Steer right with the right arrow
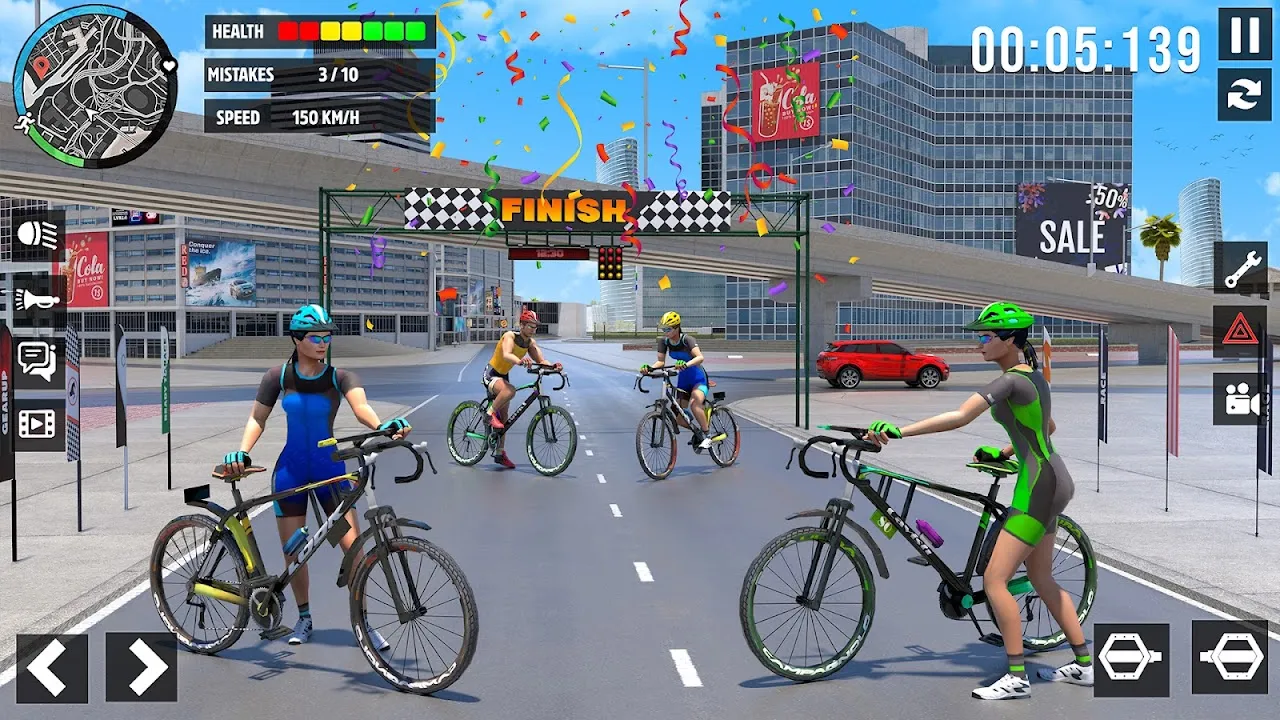The width and height of the screenshot is (1280, 720). coord(141,667)
